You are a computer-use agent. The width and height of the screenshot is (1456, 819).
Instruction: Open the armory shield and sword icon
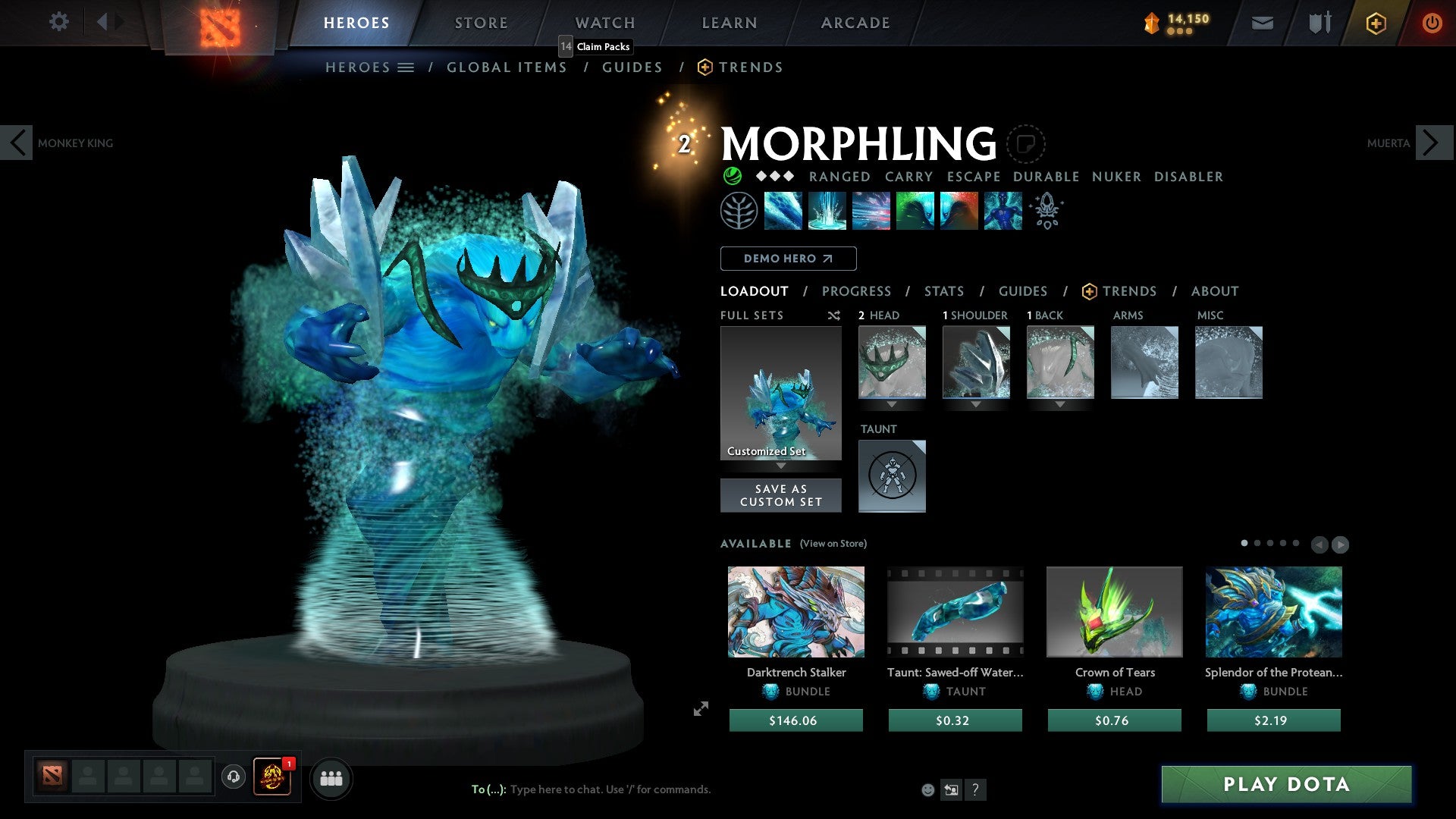(1318, 23)
